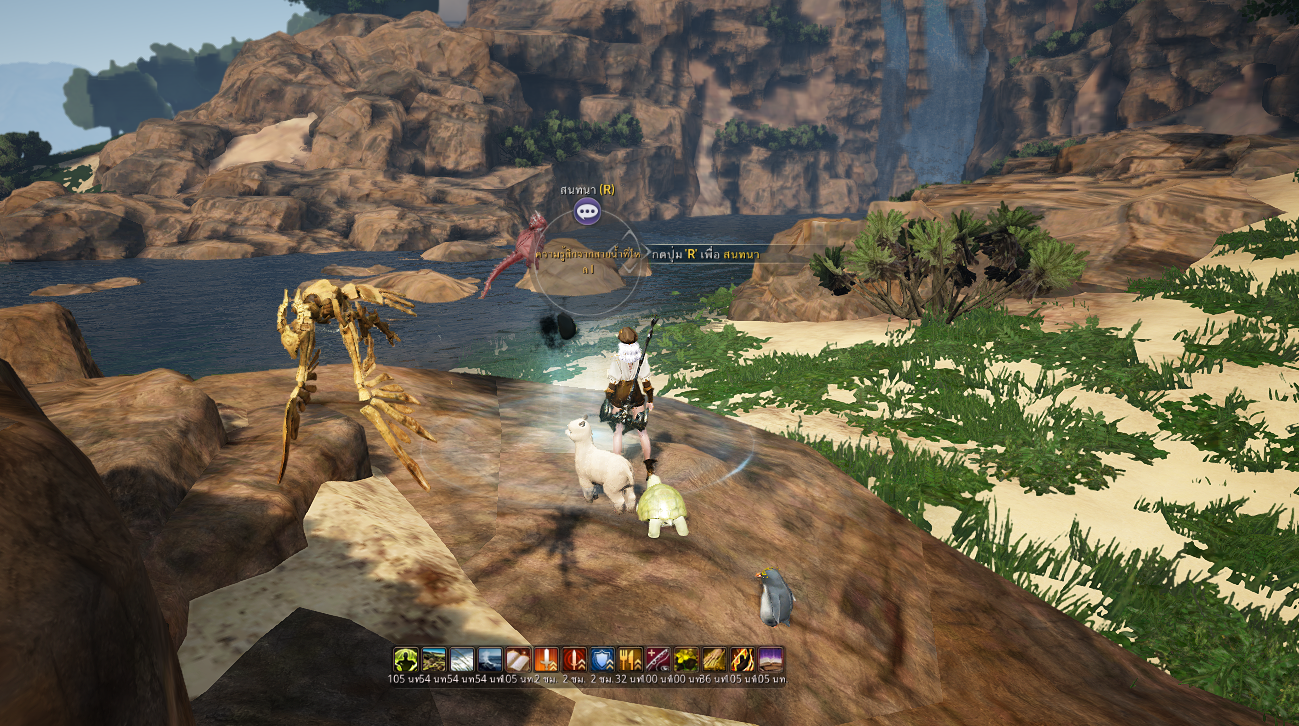This screenshot has height=726, width=1299.
Task: Click the purple speech-bubble talk icon
Action: point(587,210)
